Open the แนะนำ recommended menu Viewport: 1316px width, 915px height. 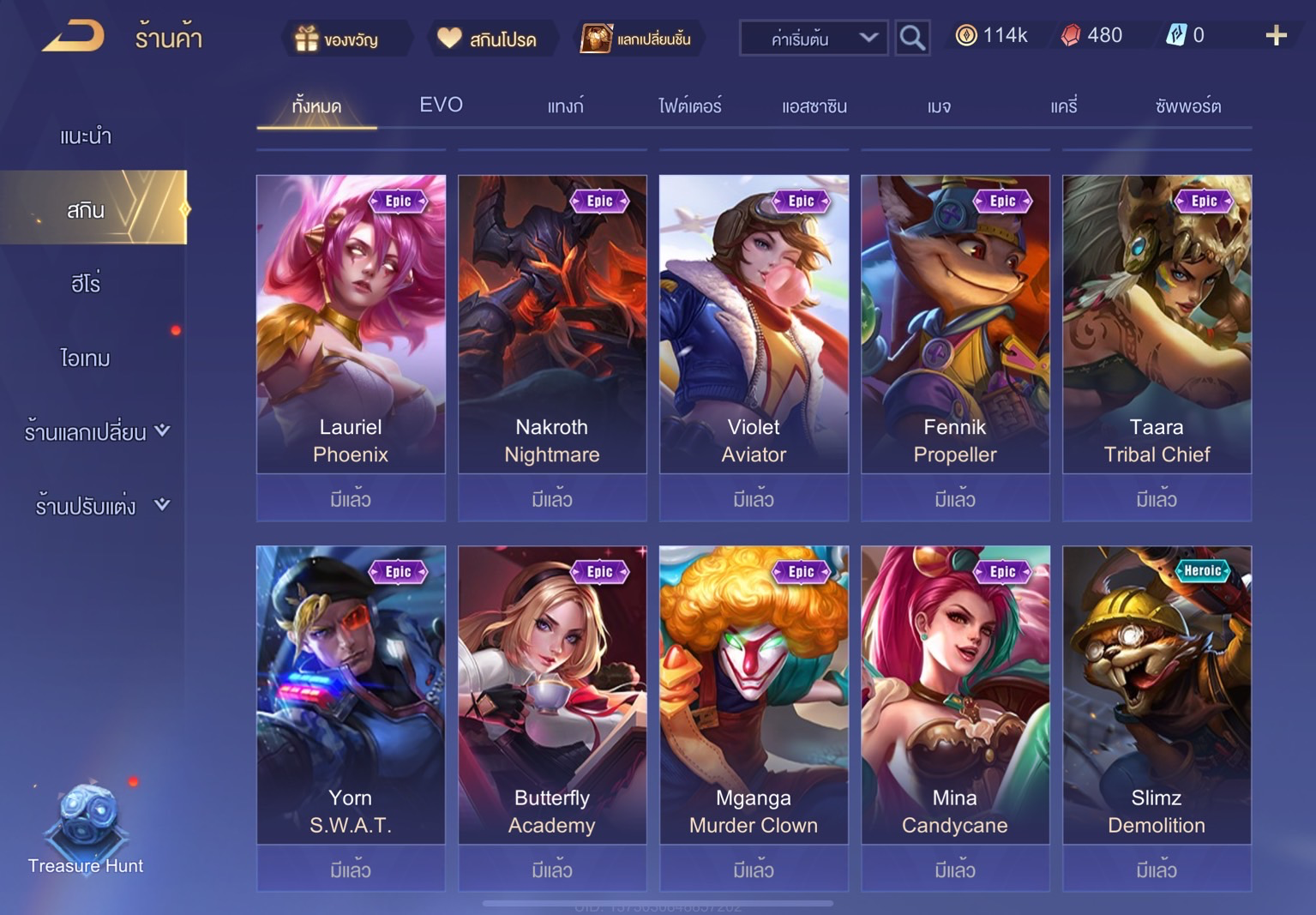point(86,136)
